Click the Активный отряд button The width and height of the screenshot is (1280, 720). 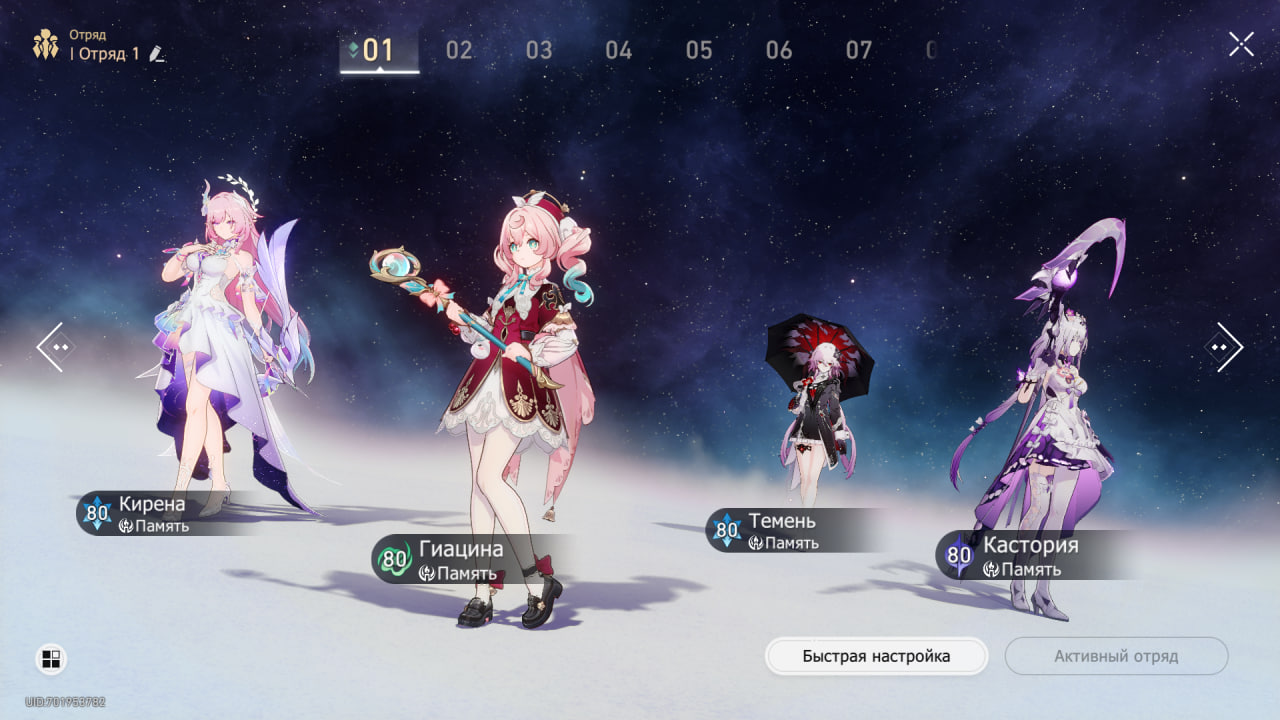point(1116,656)
